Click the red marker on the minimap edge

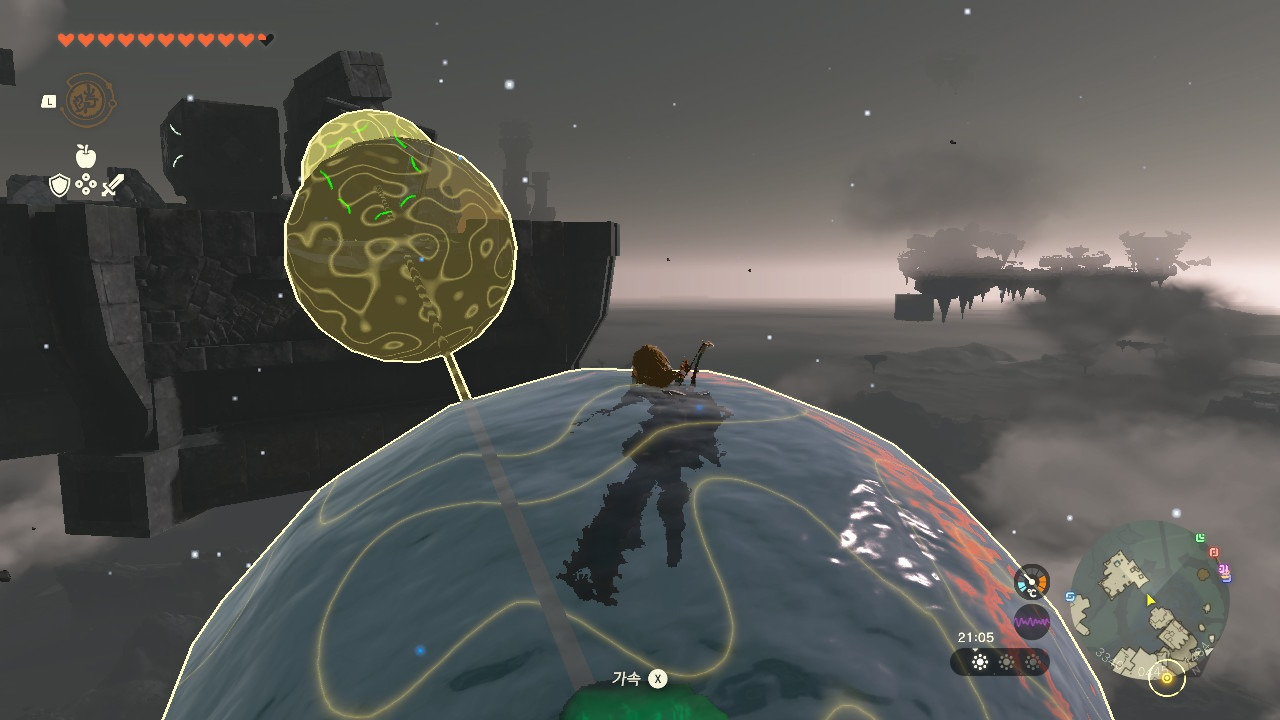(x=1214, y=552)
